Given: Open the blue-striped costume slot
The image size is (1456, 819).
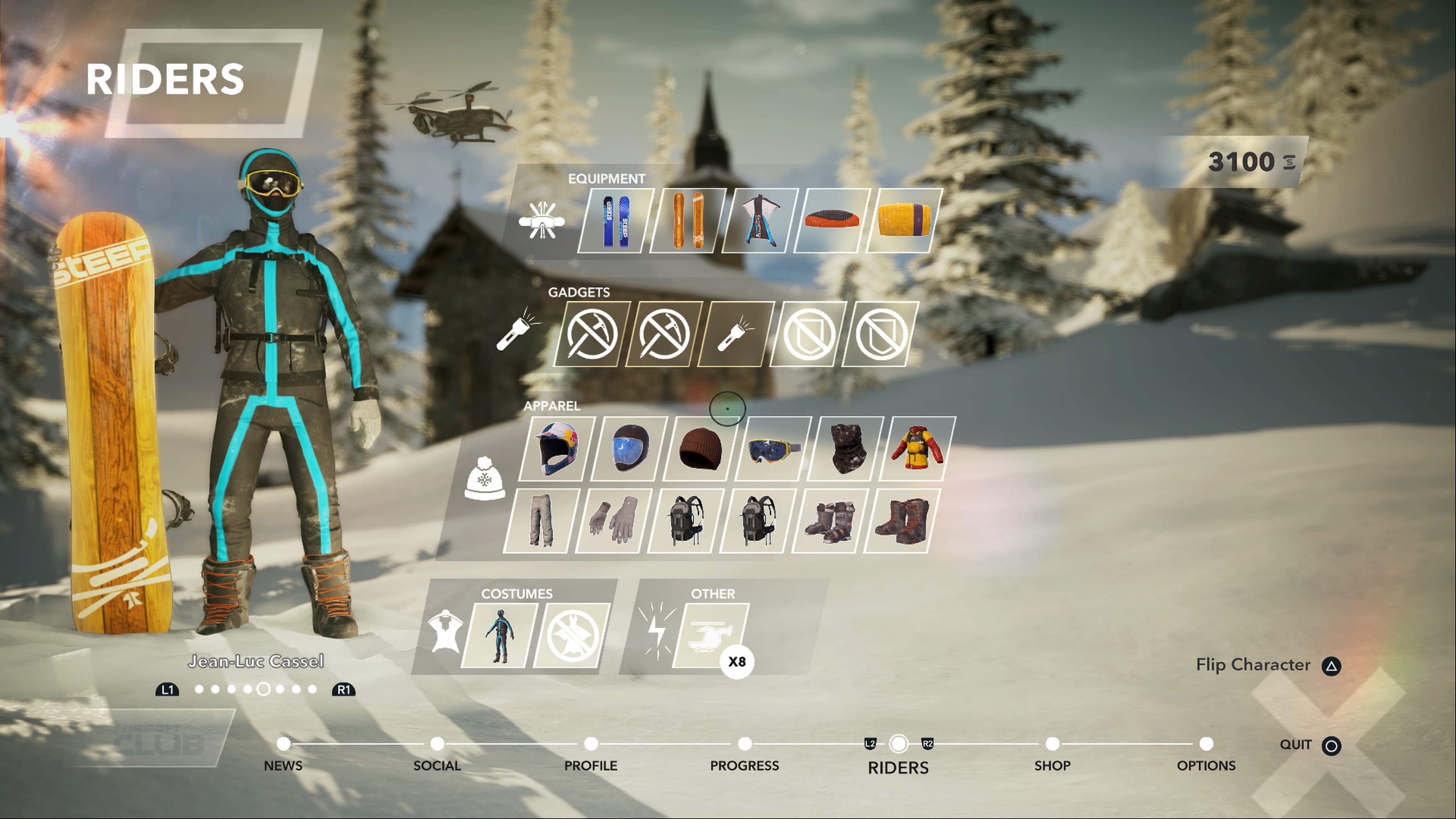Looking at the screenshot, I should click(x=500, y=635).
